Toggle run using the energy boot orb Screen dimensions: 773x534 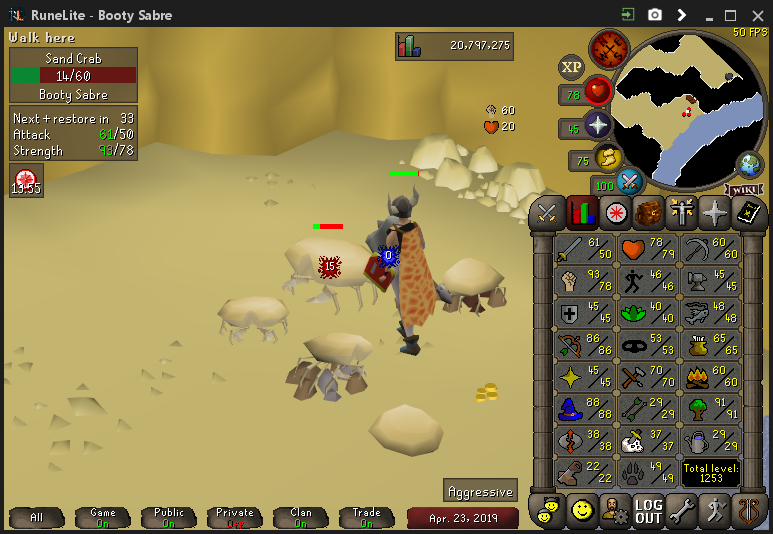[607, 158]
